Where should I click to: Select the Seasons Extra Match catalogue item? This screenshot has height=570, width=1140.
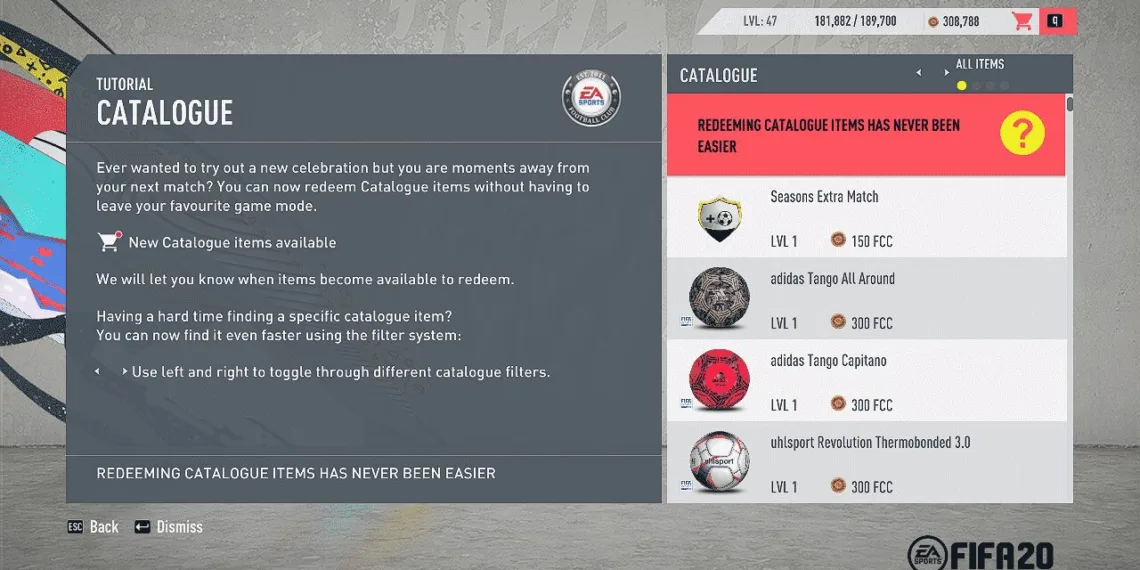coord(865,217)
